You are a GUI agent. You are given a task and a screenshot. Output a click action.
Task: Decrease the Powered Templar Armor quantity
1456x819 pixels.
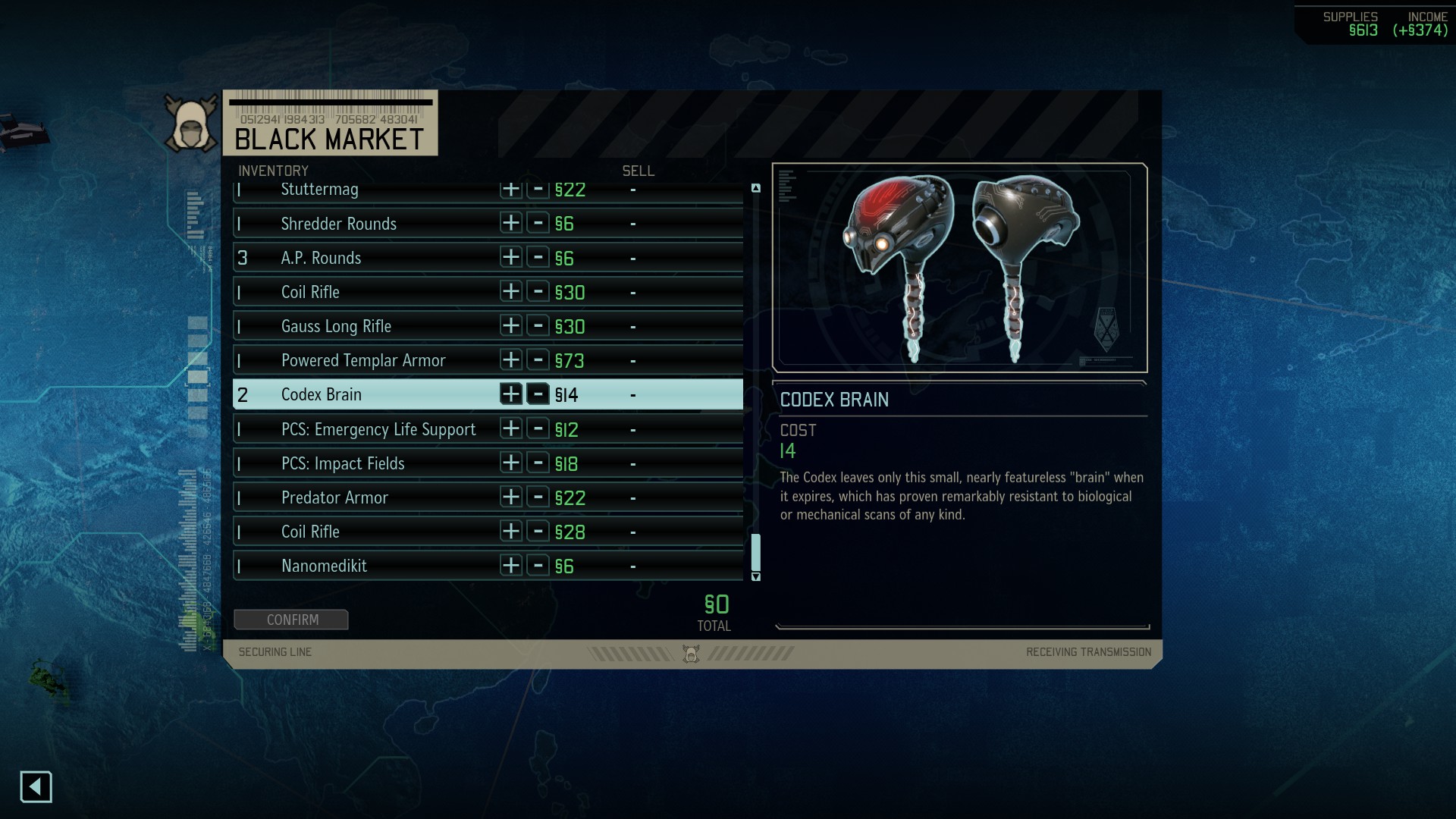coord(539,360)
